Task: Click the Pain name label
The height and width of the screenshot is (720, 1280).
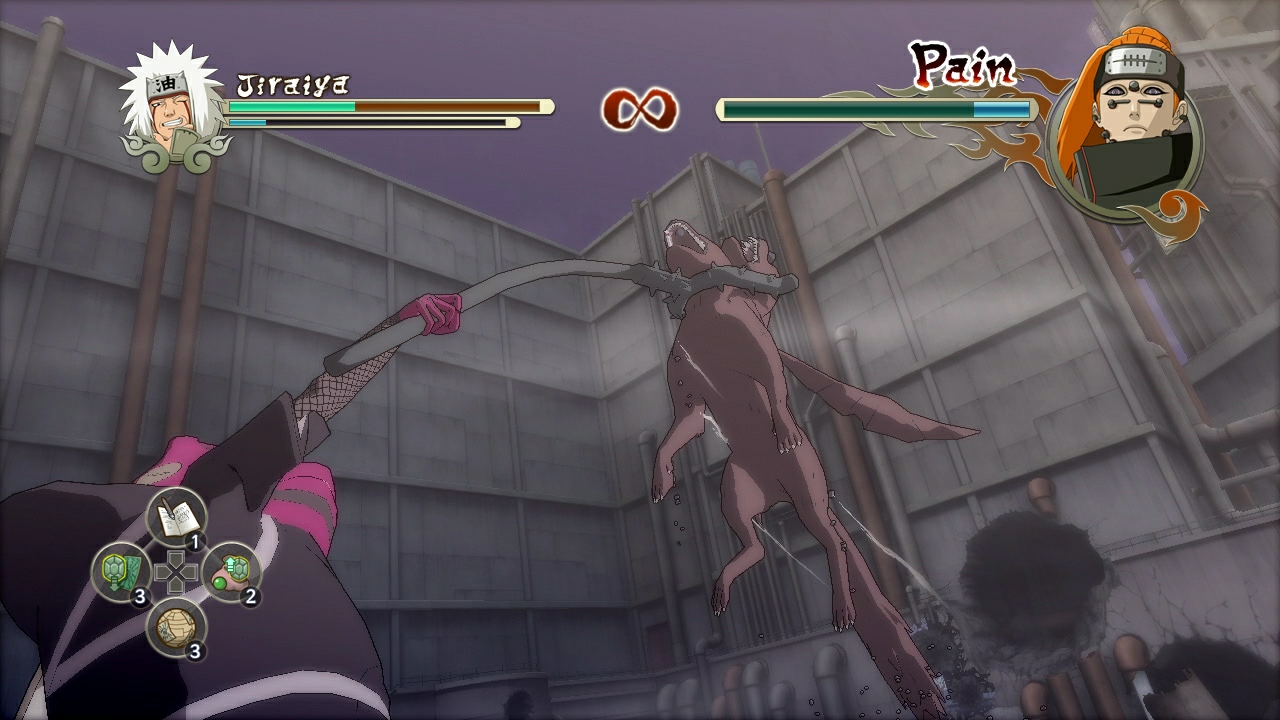Action: point(963,66)
